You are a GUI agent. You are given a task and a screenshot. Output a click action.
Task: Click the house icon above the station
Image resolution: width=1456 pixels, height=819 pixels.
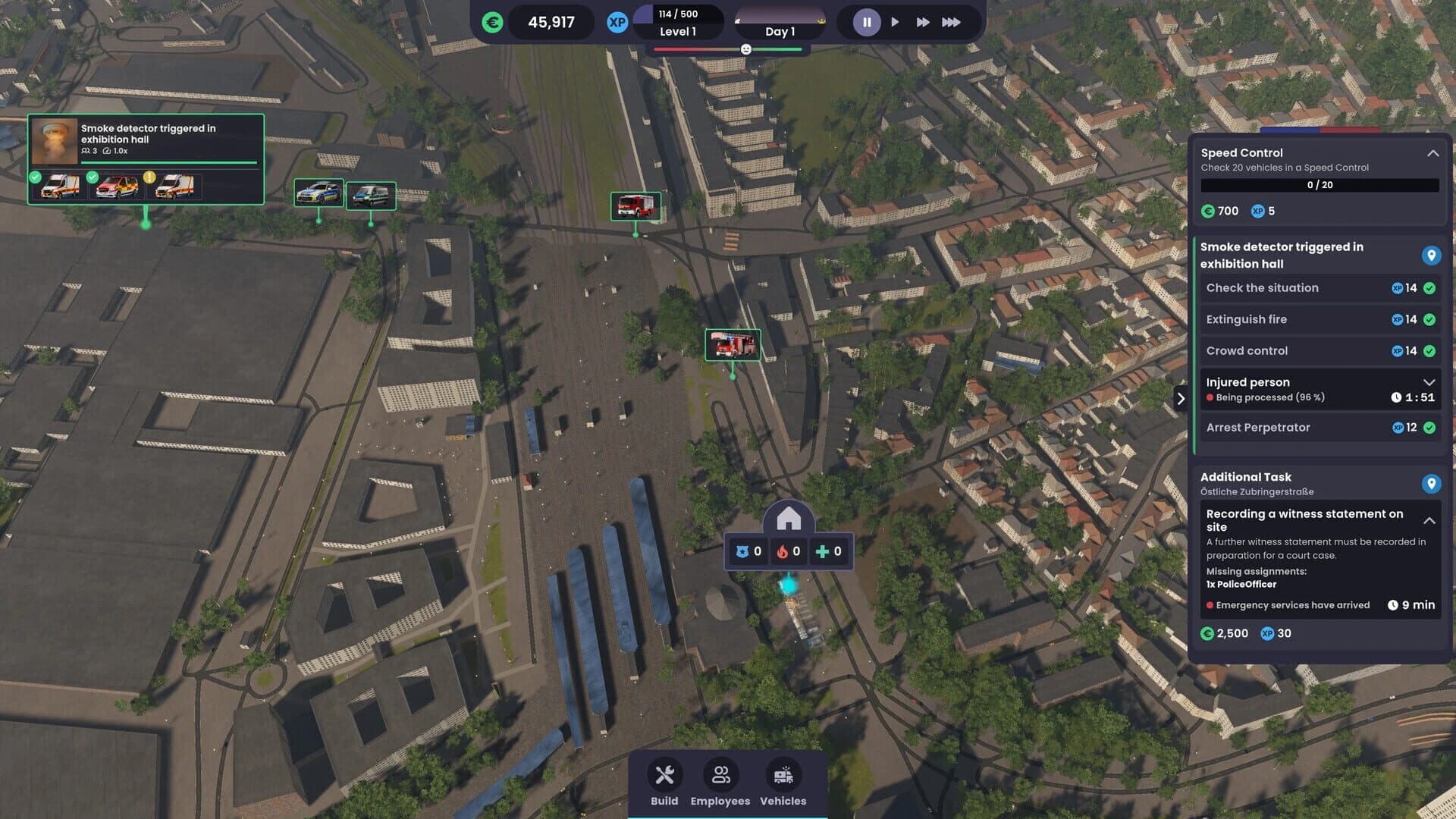point(789,519)
